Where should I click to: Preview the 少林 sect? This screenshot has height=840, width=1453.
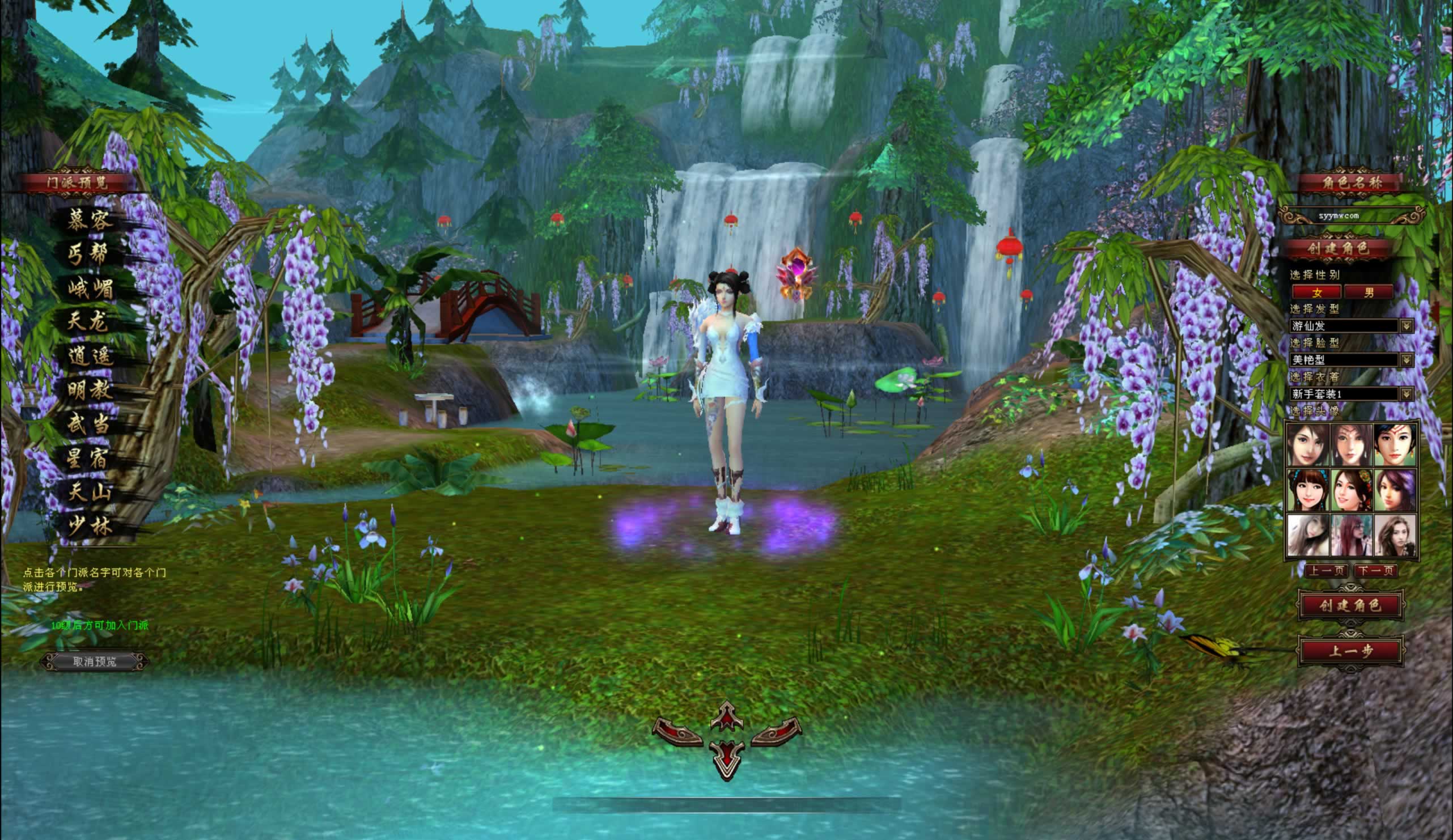pyautogui.click(x=89, y=527)
